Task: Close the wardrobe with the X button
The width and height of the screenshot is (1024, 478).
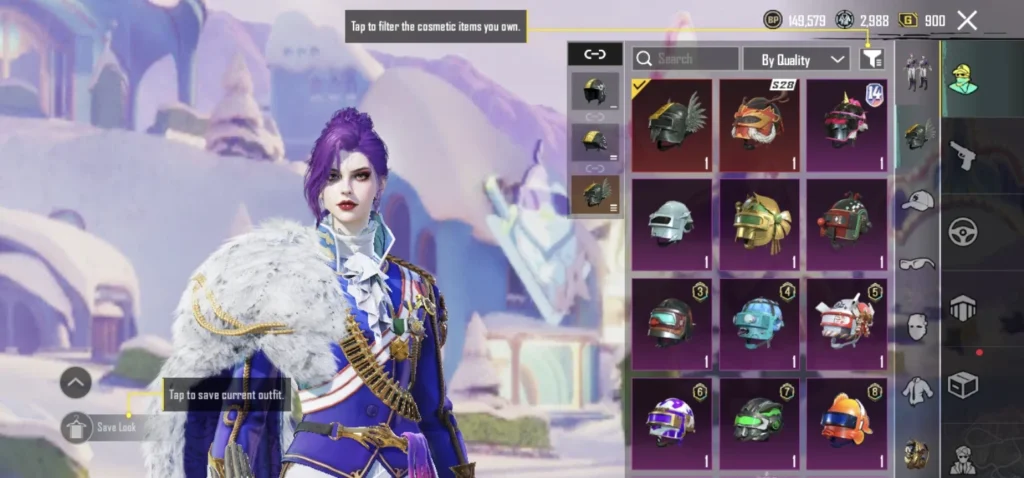Action: pos(967,20)
